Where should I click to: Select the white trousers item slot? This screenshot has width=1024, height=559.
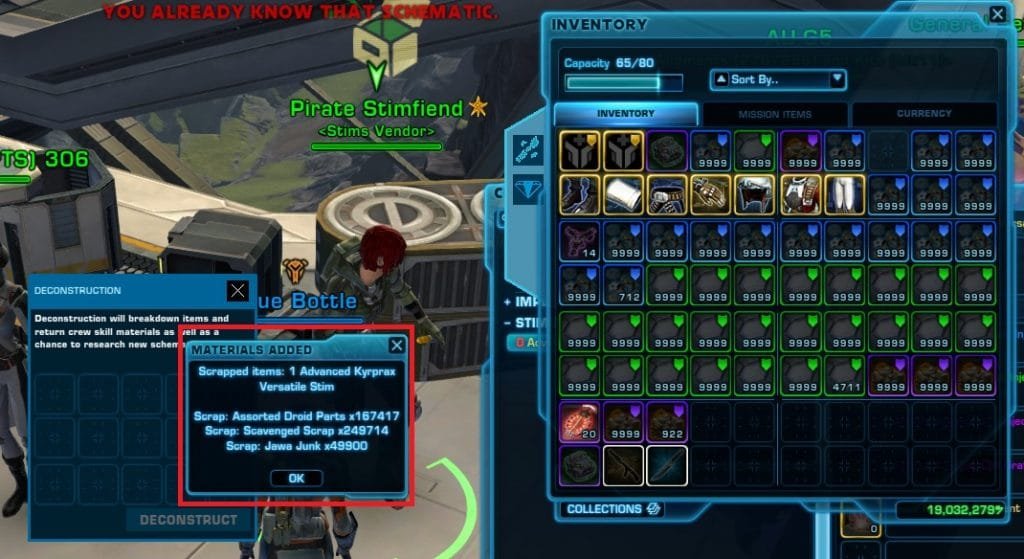844,194
